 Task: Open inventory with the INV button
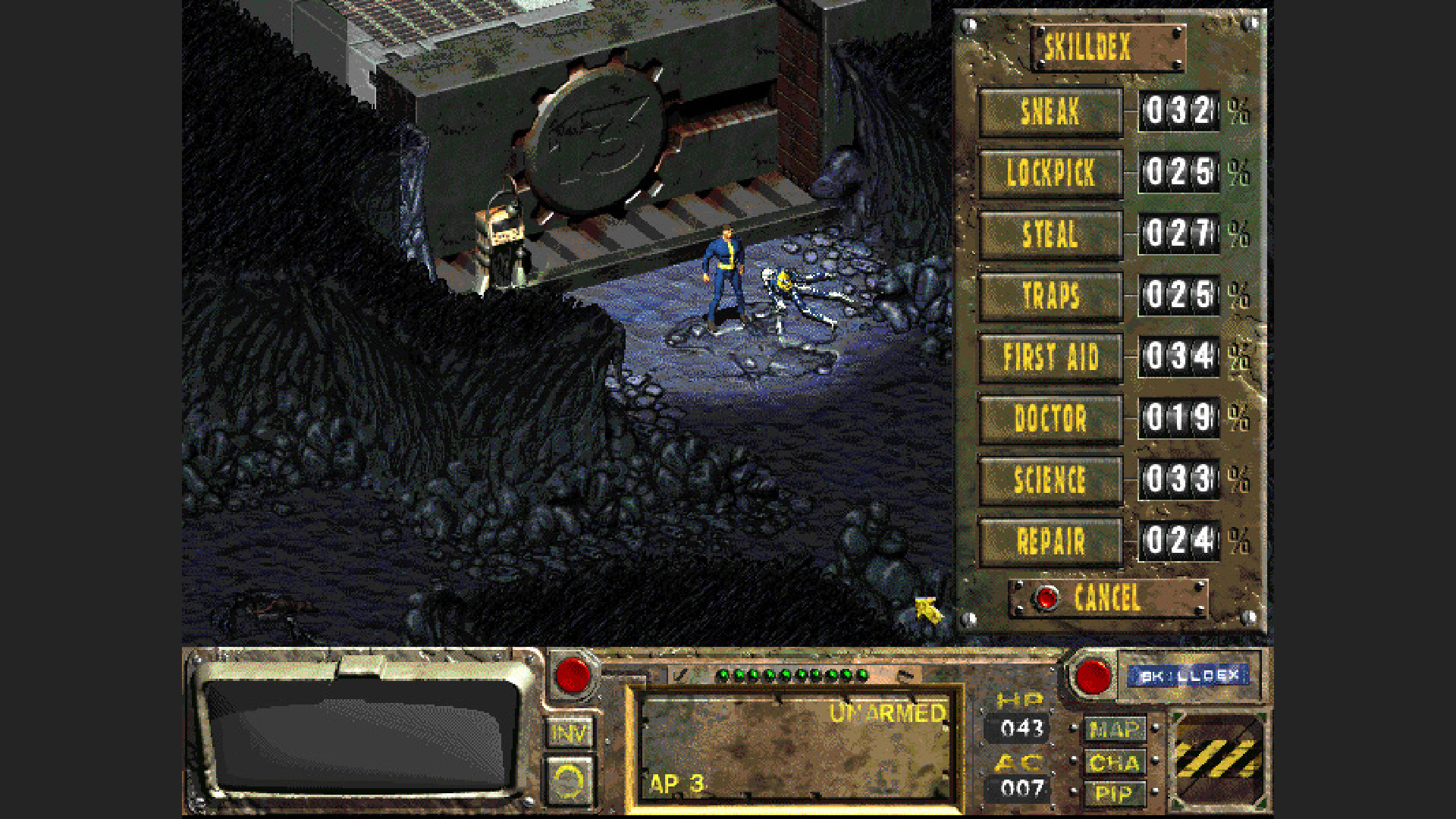570,733
